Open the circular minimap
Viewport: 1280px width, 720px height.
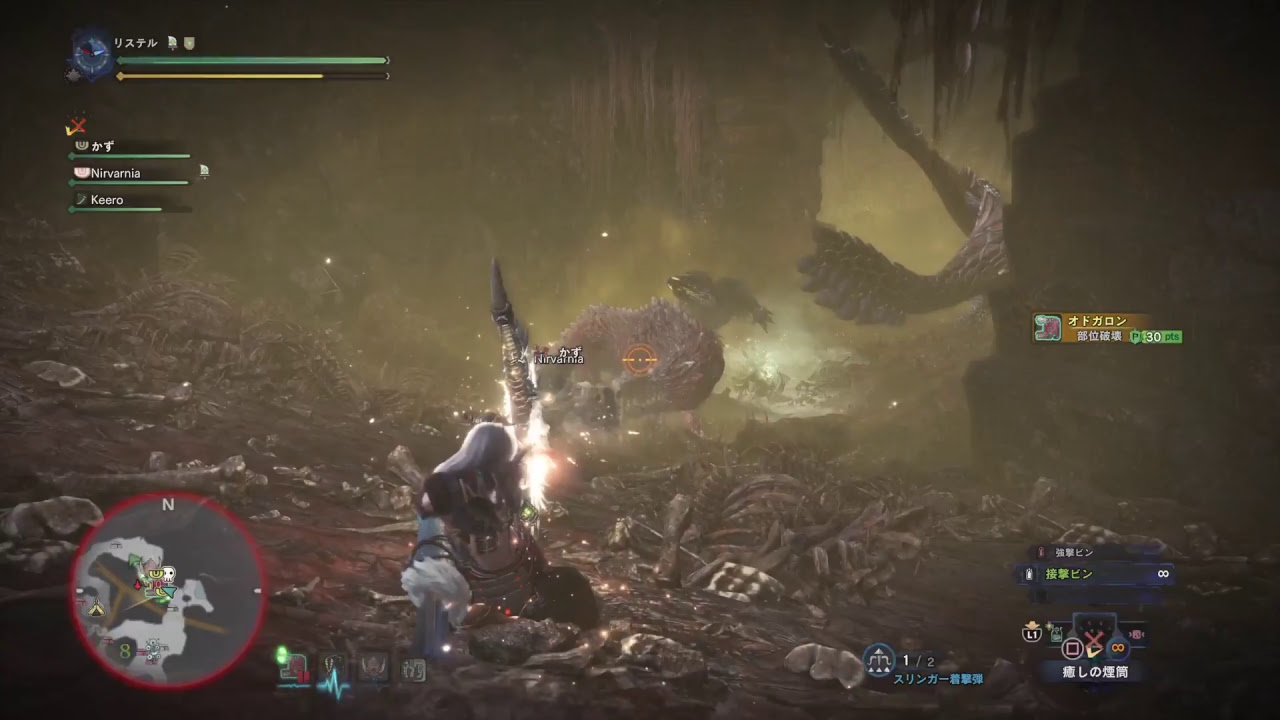click(167, 591)
